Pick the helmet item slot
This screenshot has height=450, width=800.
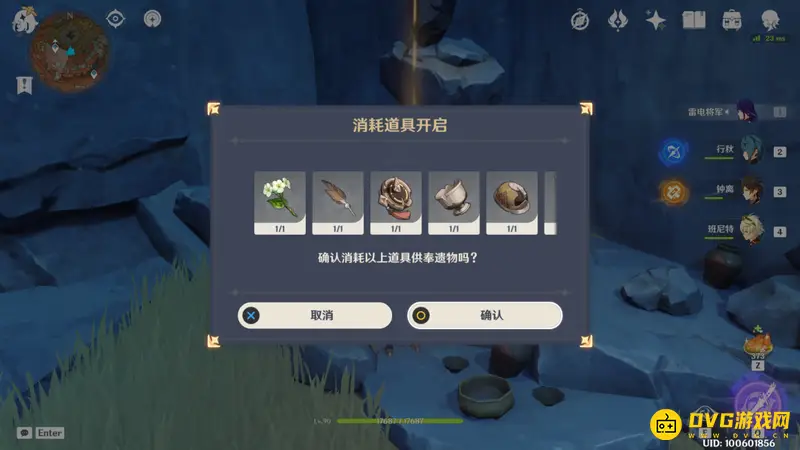pos(512,202)
